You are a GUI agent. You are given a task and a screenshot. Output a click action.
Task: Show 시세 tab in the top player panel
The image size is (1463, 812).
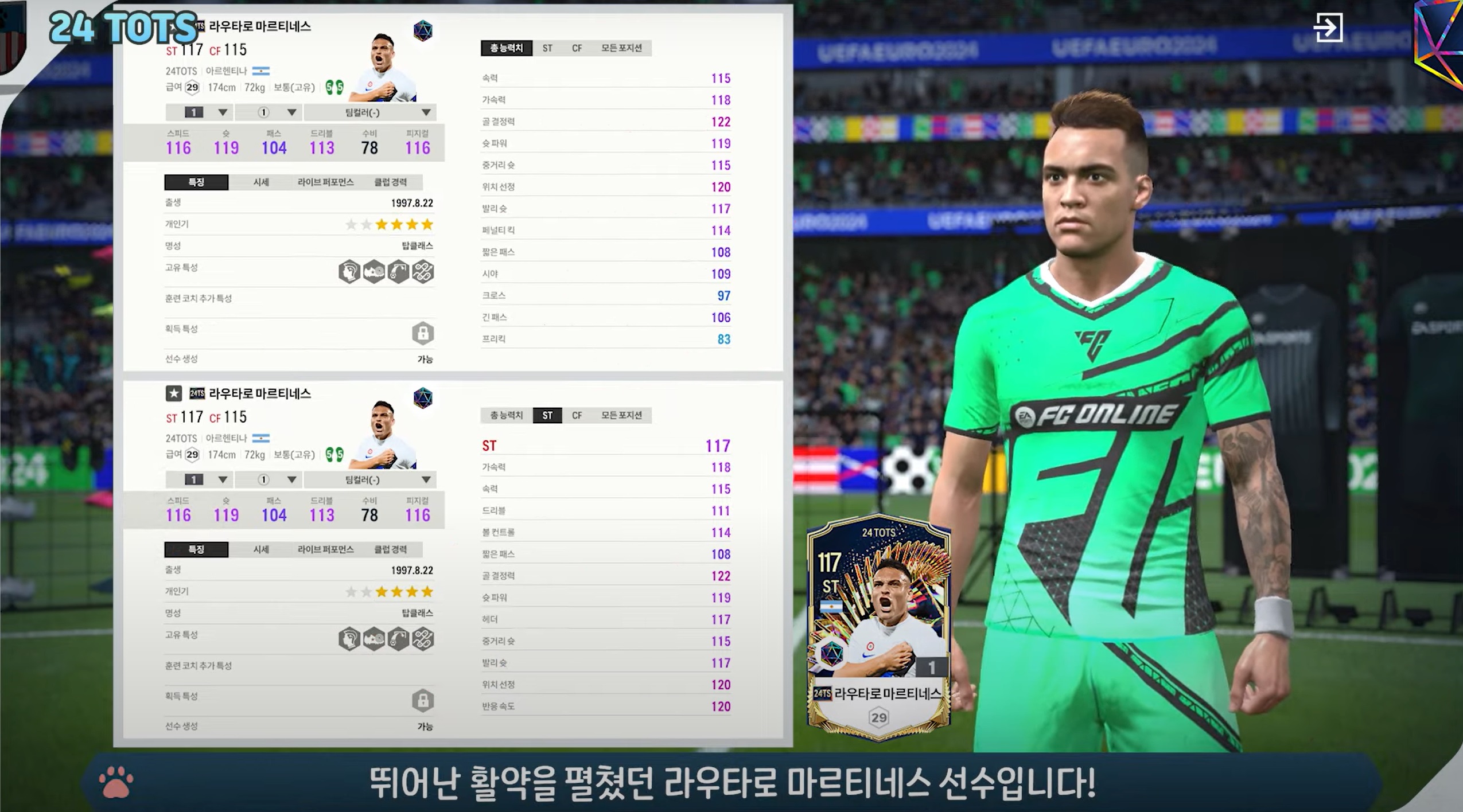(x=261, y=182)
